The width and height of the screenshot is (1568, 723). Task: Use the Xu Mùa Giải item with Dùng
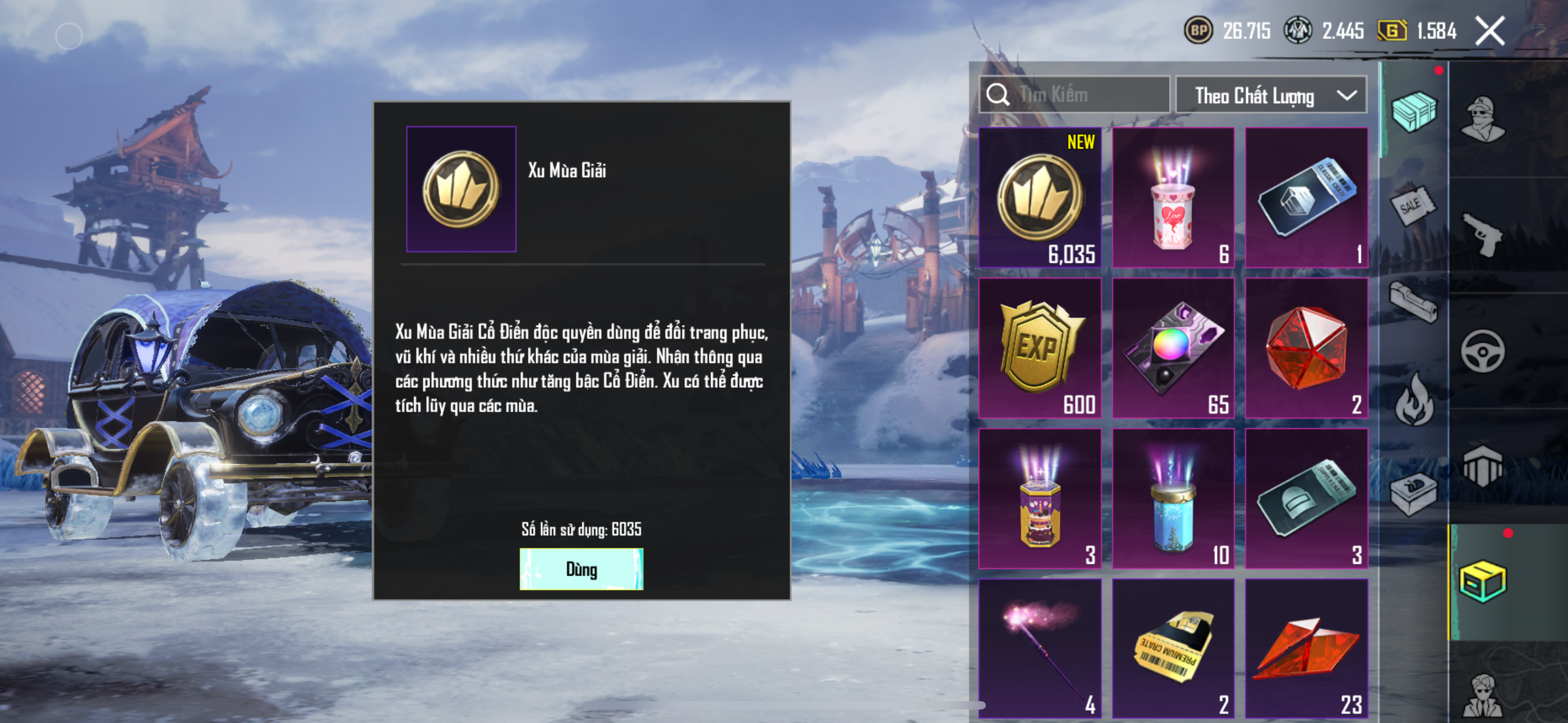580,568
